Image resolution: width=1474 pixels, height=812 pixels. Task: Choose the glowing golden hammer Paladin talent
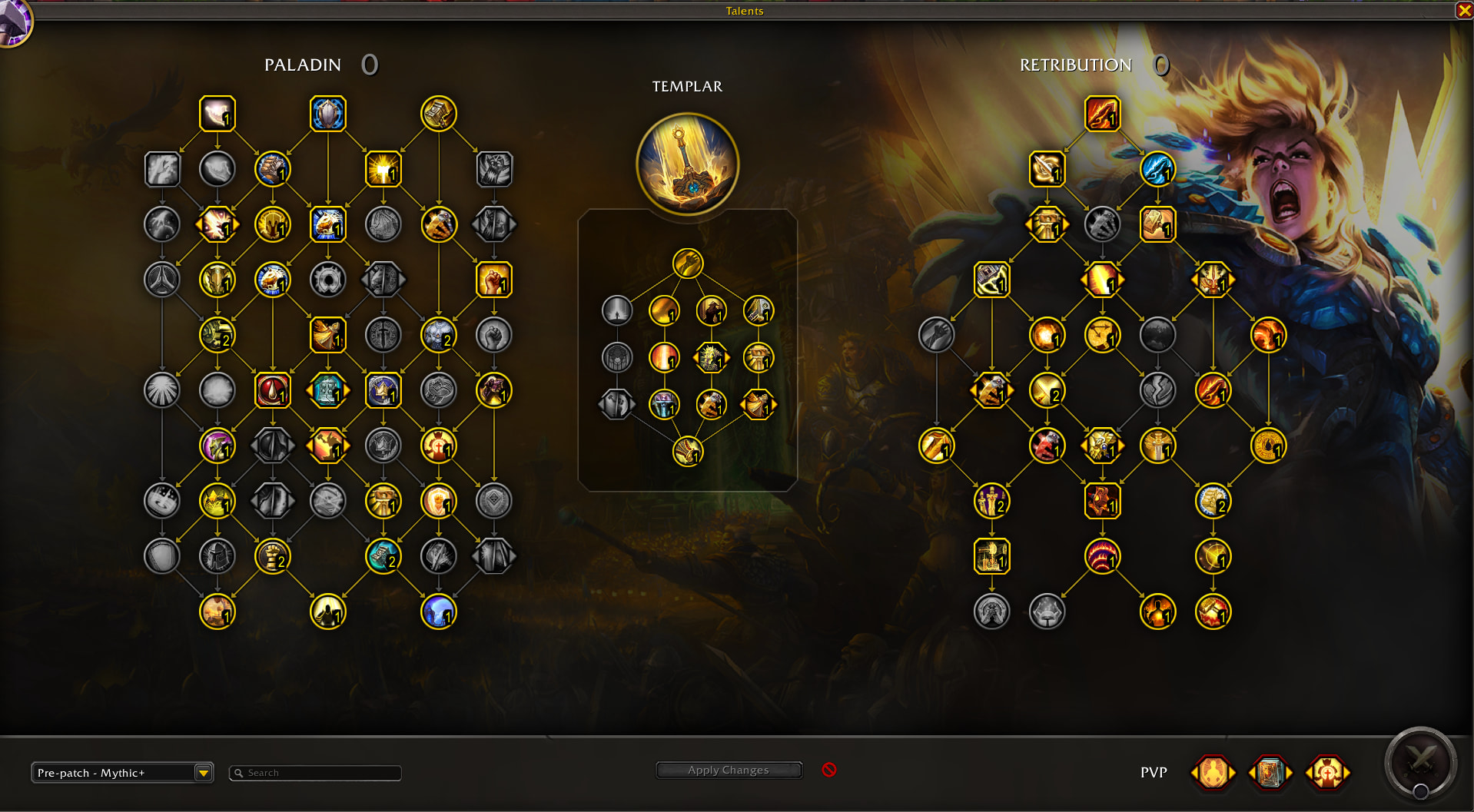(x=383, y=169)
